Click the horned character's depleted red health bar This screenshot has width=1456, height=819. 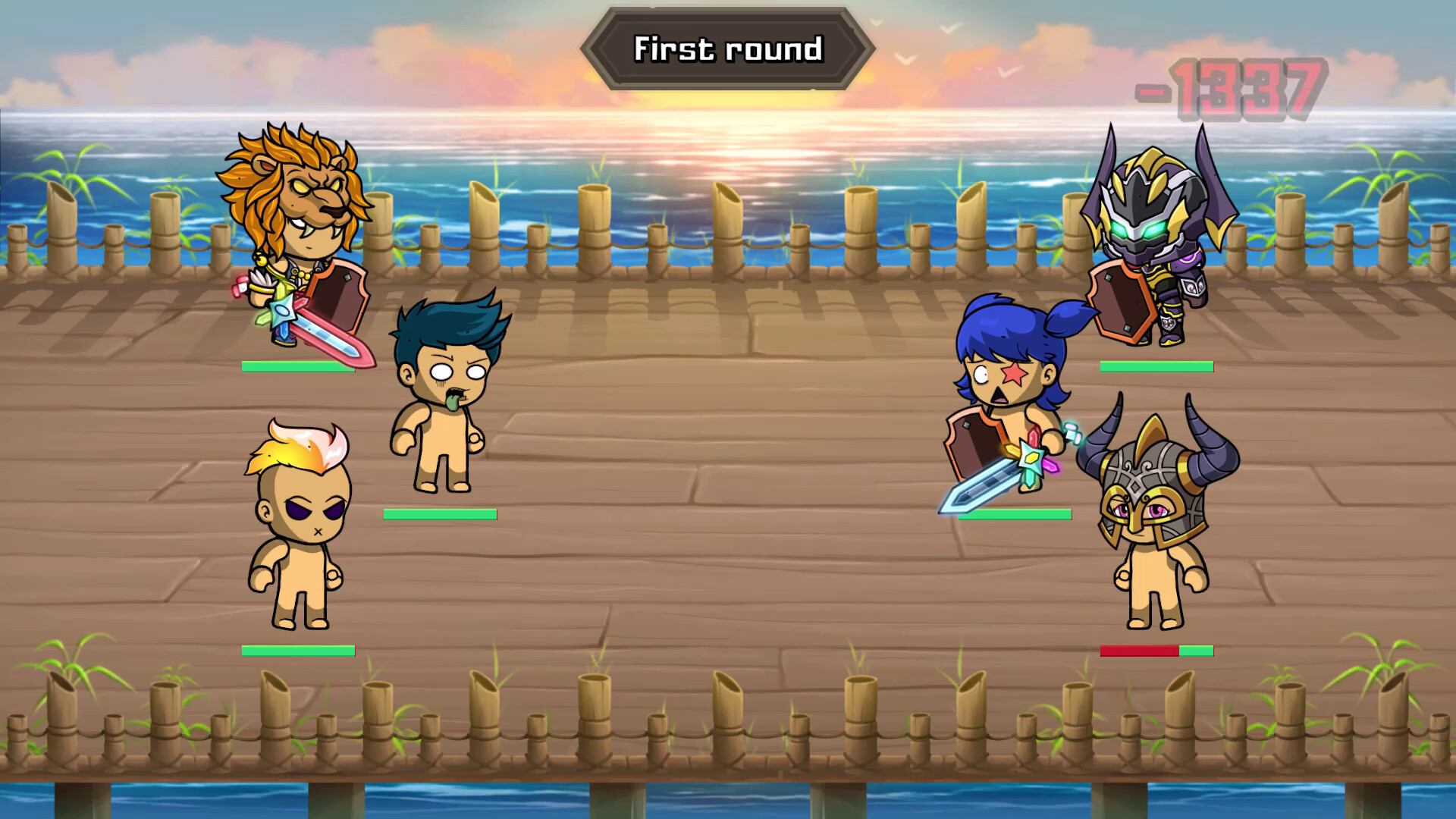pos(1137,651)
